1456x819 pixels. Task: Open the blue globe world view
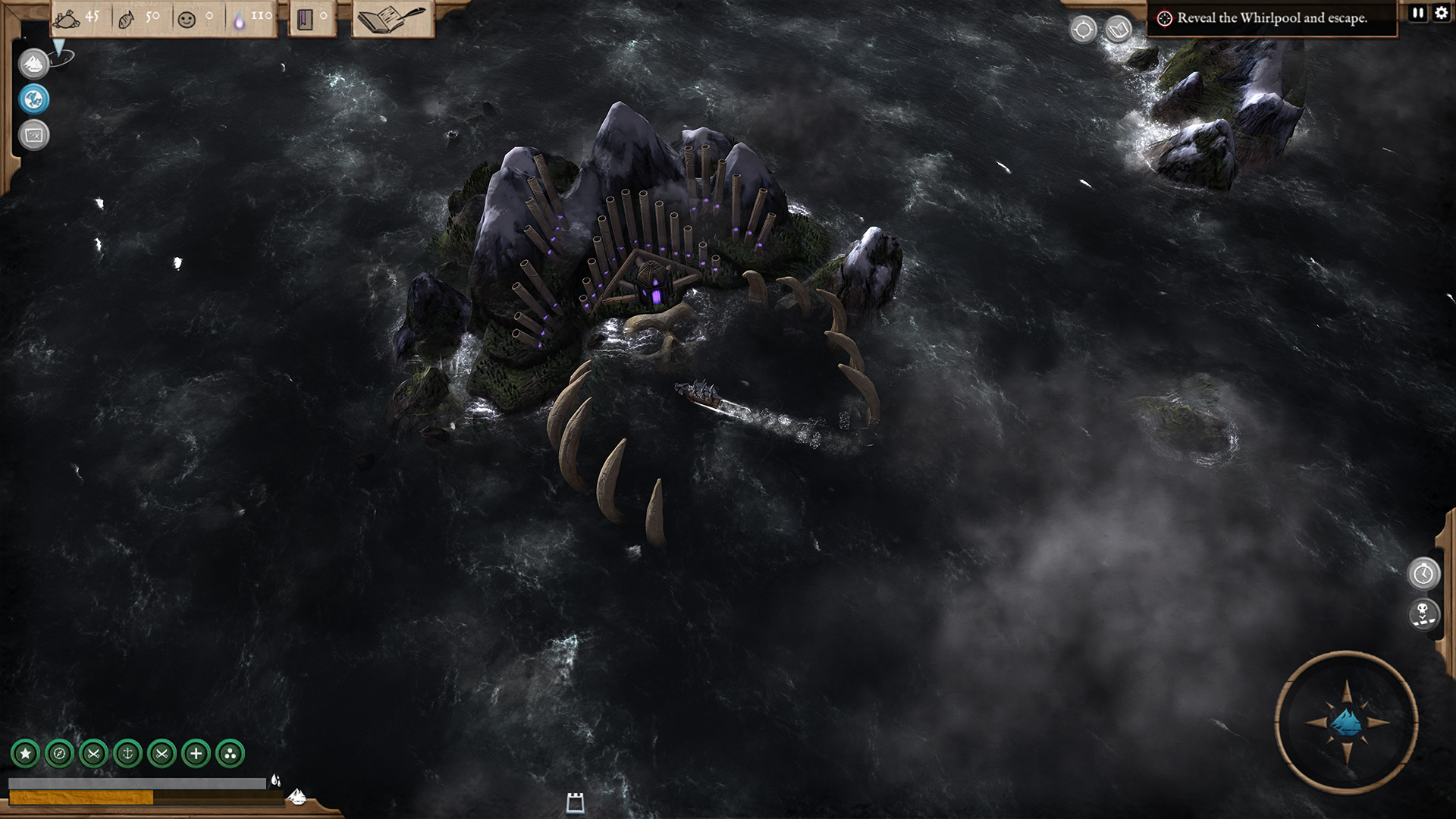click(33, 99)
